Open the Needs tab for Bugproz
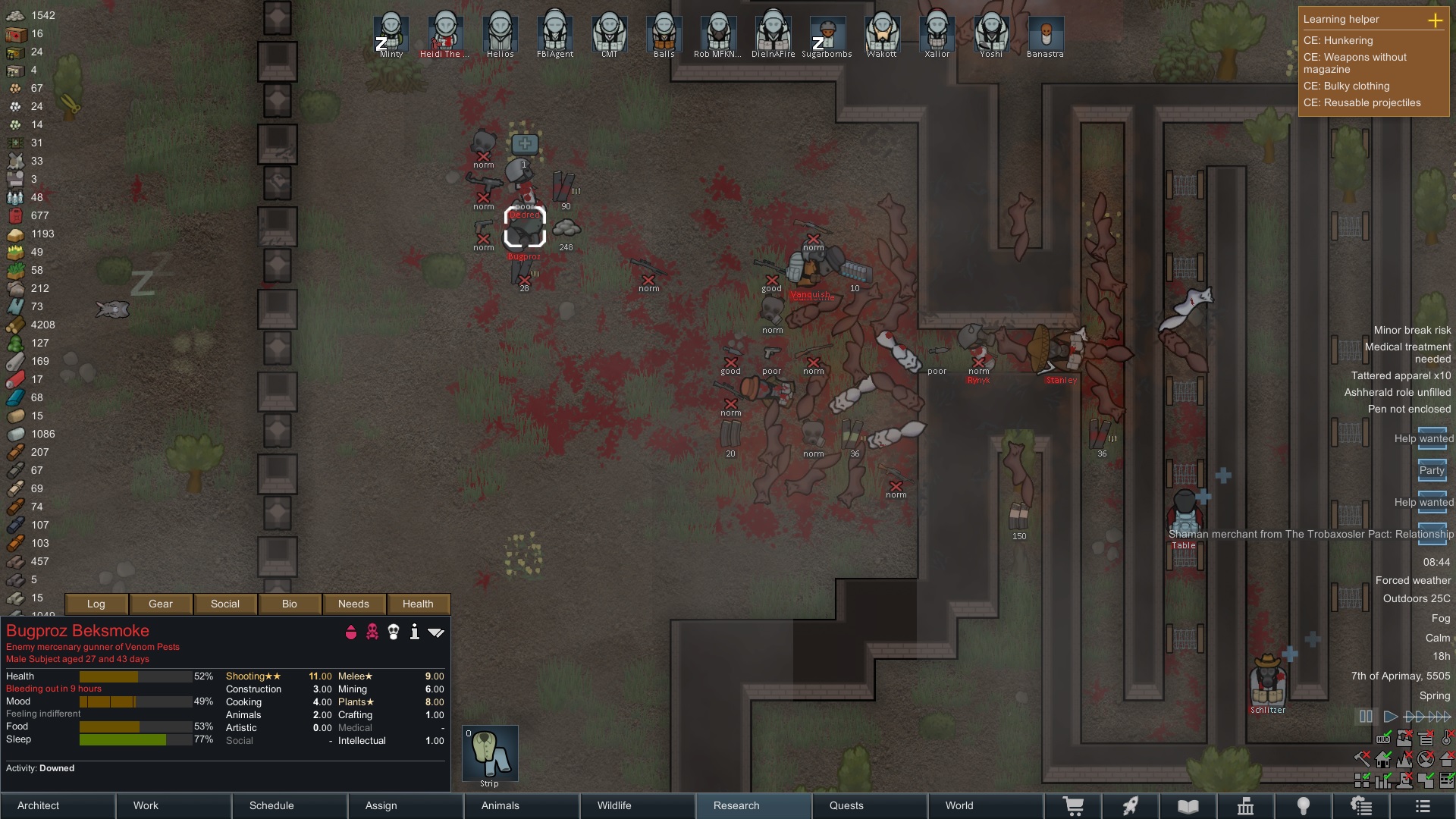 [353, 604]
